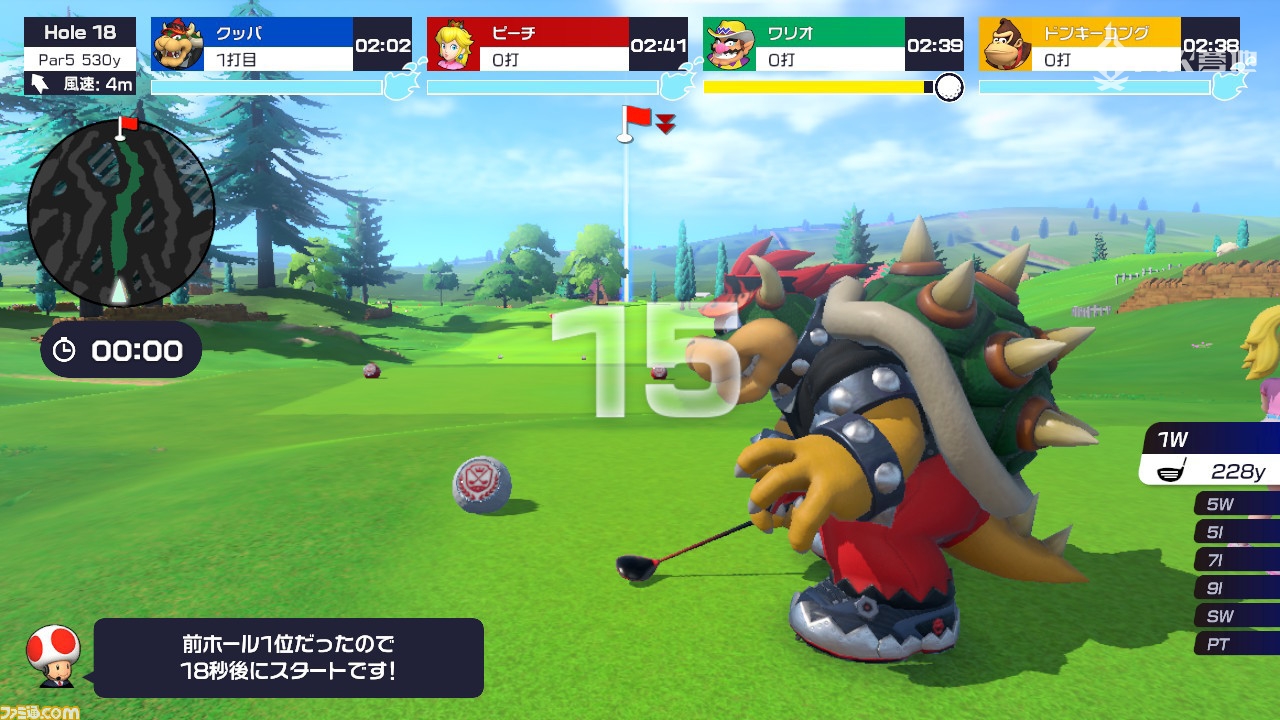Open the circular course minimap

click(121, 211)
